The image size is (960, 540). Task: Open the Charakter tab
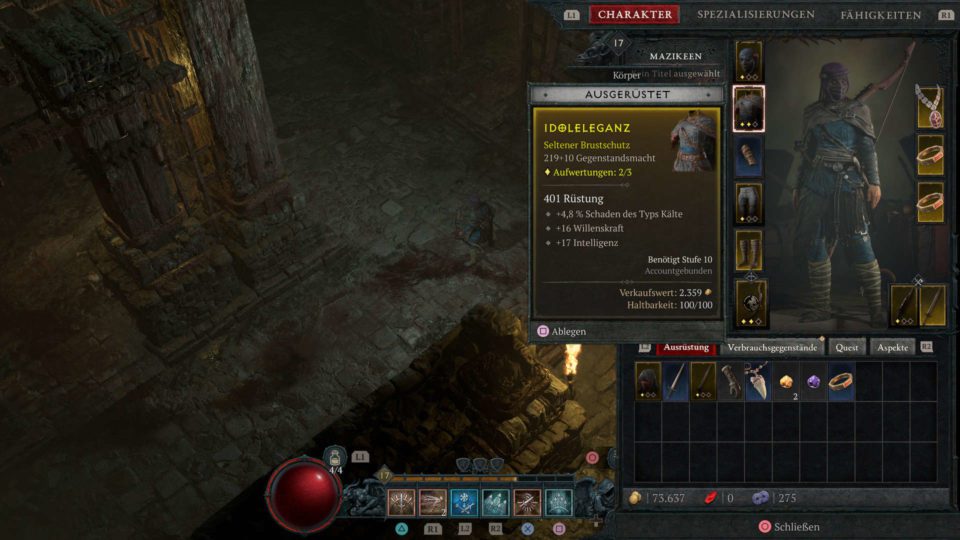coord(634,15)
